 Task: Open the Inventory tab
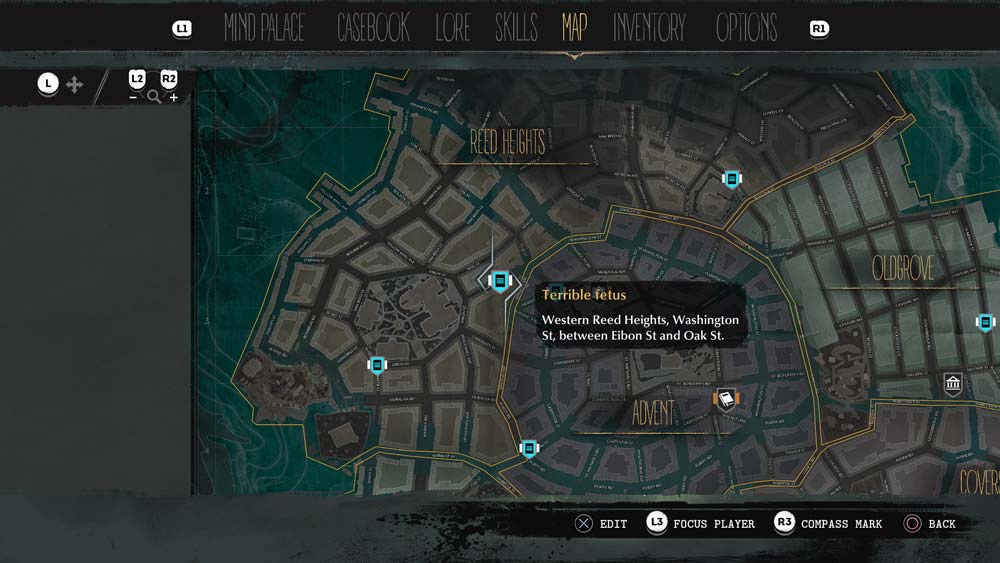(649, 28)
